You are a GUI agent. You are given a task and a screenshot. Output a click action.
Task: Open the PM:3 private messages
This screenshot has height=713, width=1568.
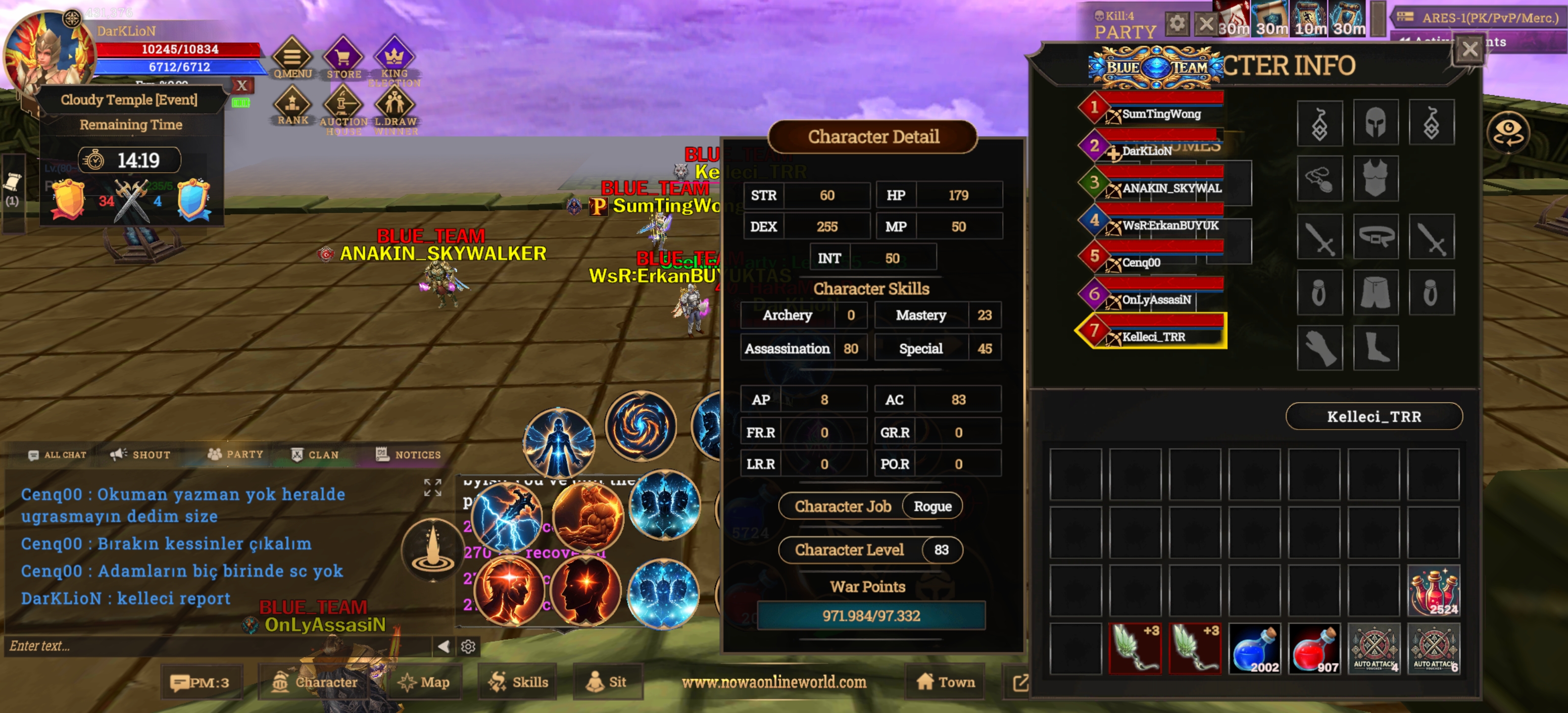click(x=201, y=682)
